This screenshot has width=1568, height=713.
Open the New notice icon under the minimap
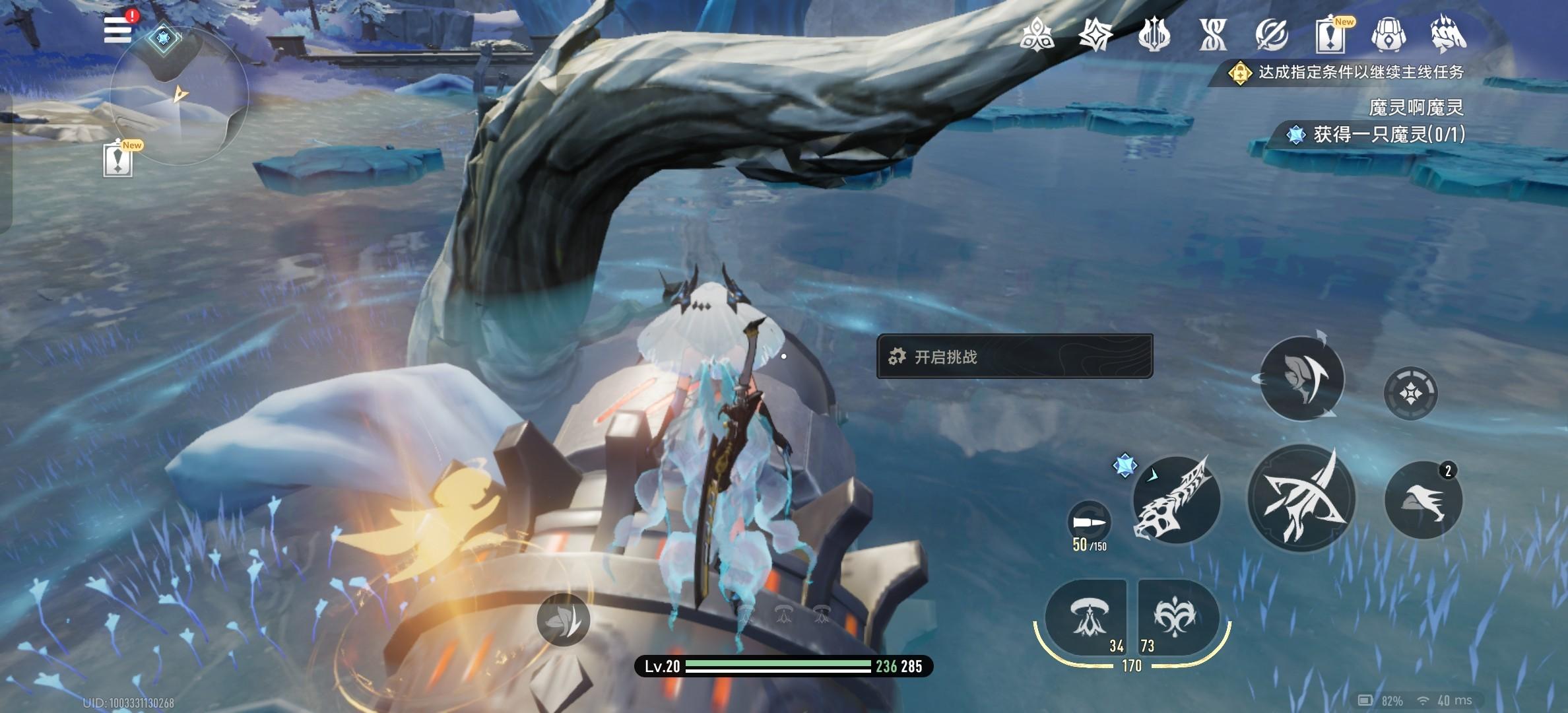click(x=118, y=160)
